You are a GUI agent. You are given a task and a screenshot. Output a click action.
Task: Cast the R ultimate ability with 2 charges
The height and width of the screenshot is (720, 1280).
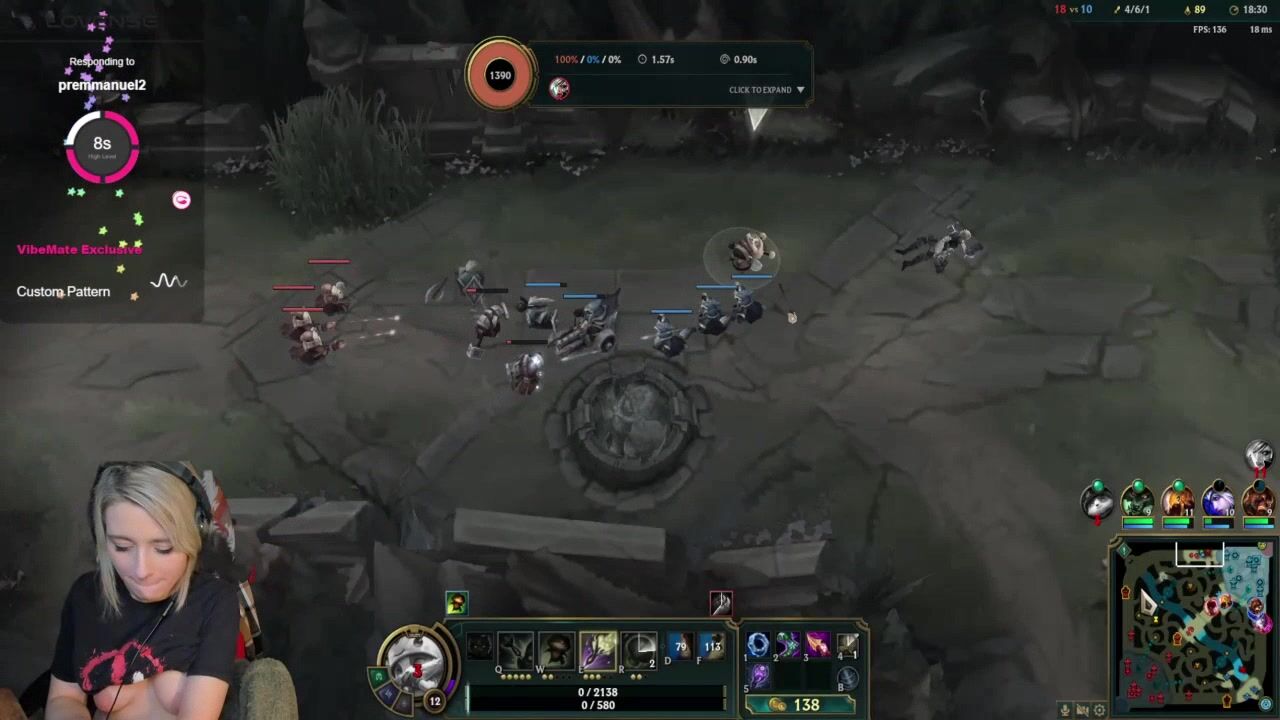pyautogui.click(x=638, y=649)
